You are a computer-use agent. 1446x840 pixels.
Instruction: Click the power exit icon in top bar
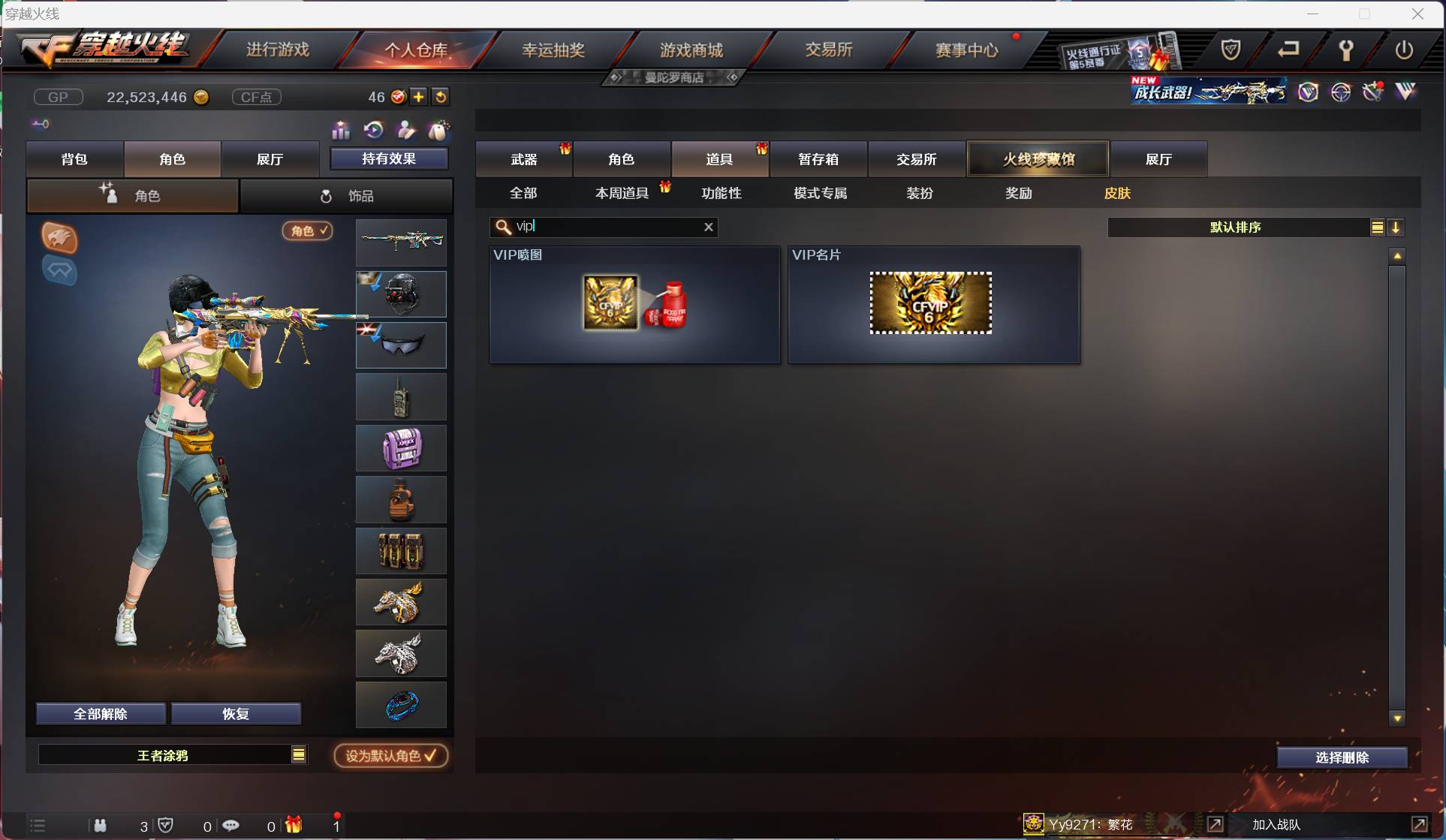[x=1405, y=50]
